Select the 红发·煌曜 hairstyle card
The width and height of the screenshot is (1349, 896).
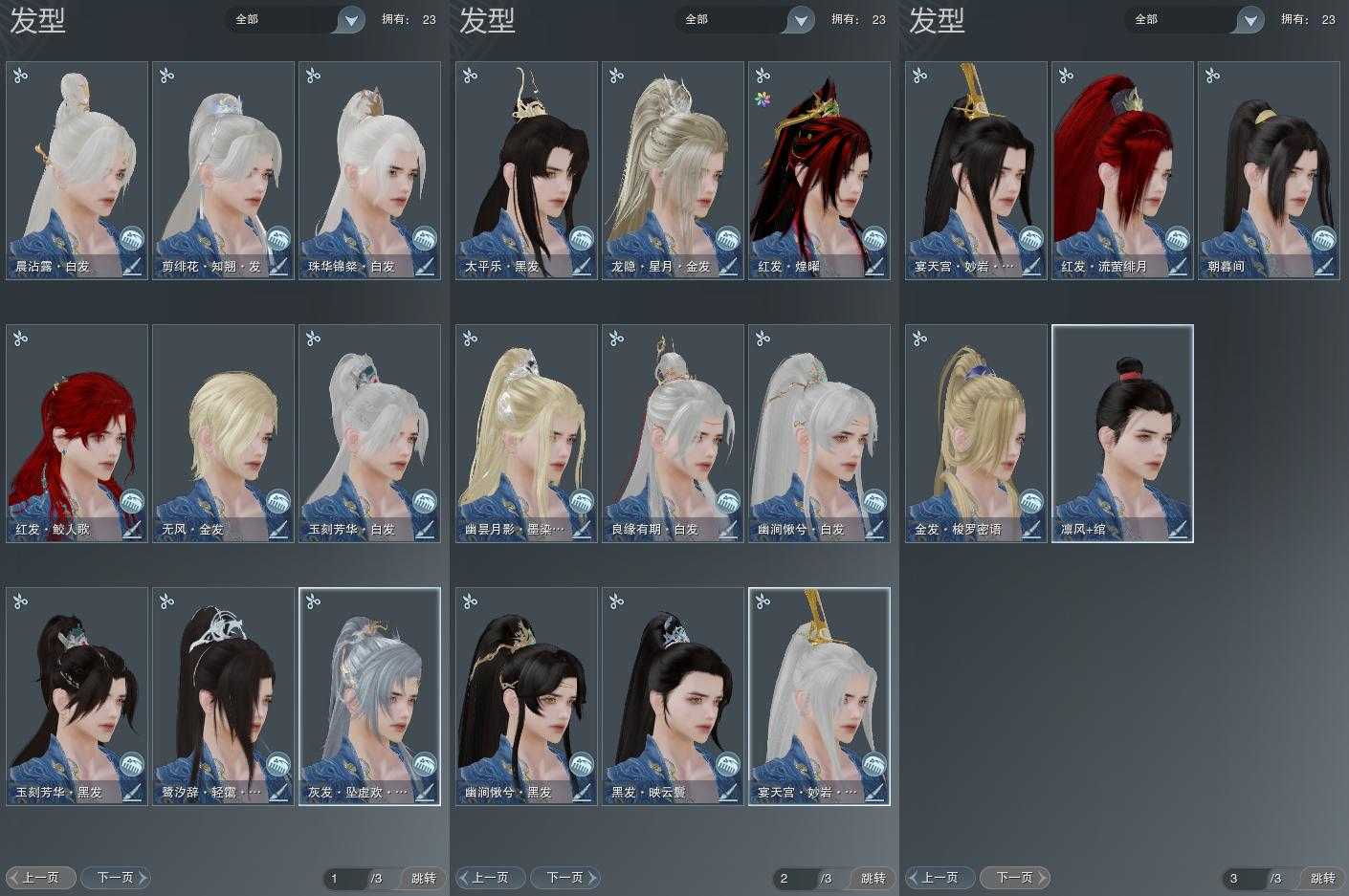[x=820, y=170]
